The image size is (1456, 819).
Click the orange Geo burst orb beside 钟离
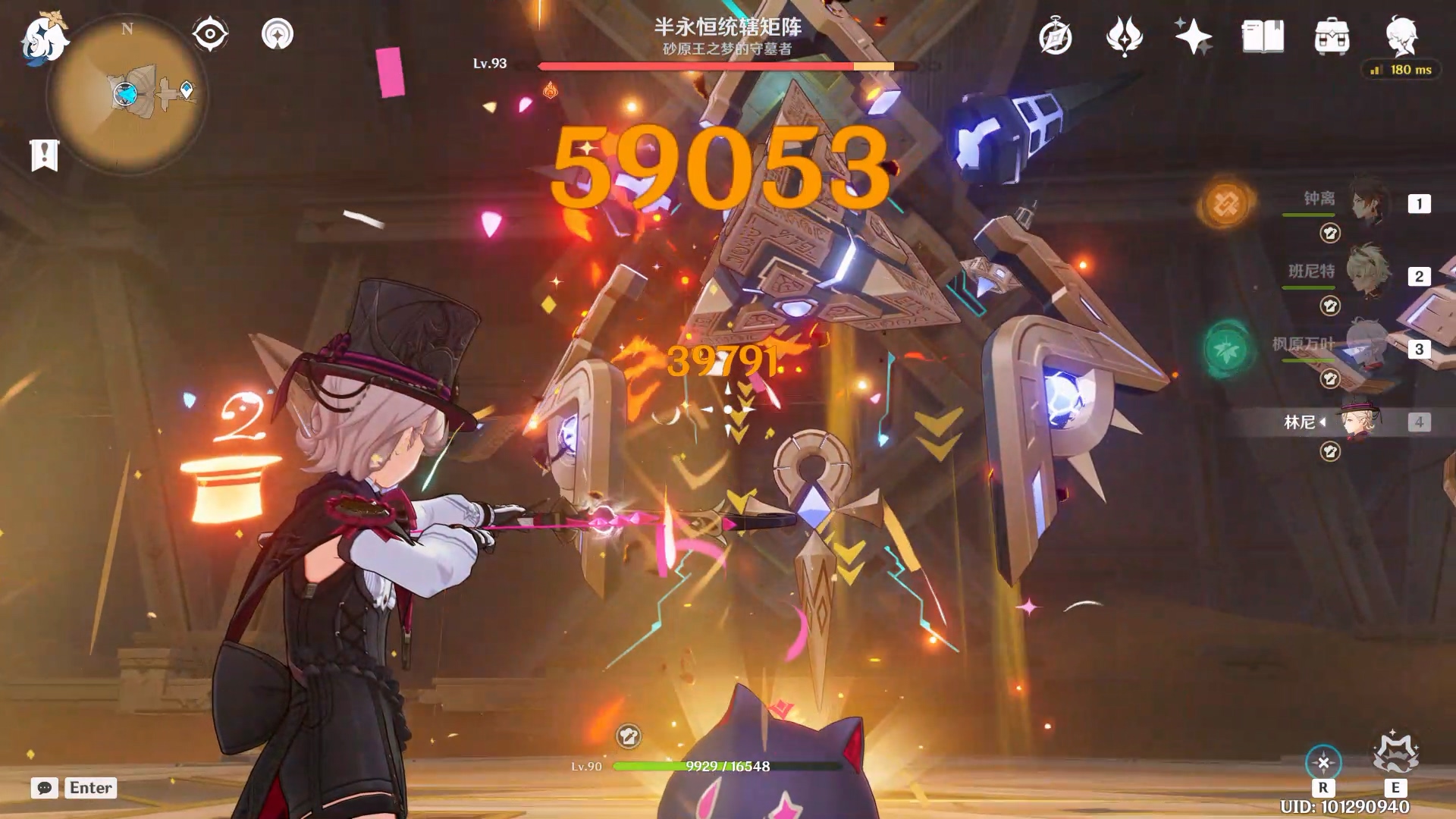pos(1225,203)
